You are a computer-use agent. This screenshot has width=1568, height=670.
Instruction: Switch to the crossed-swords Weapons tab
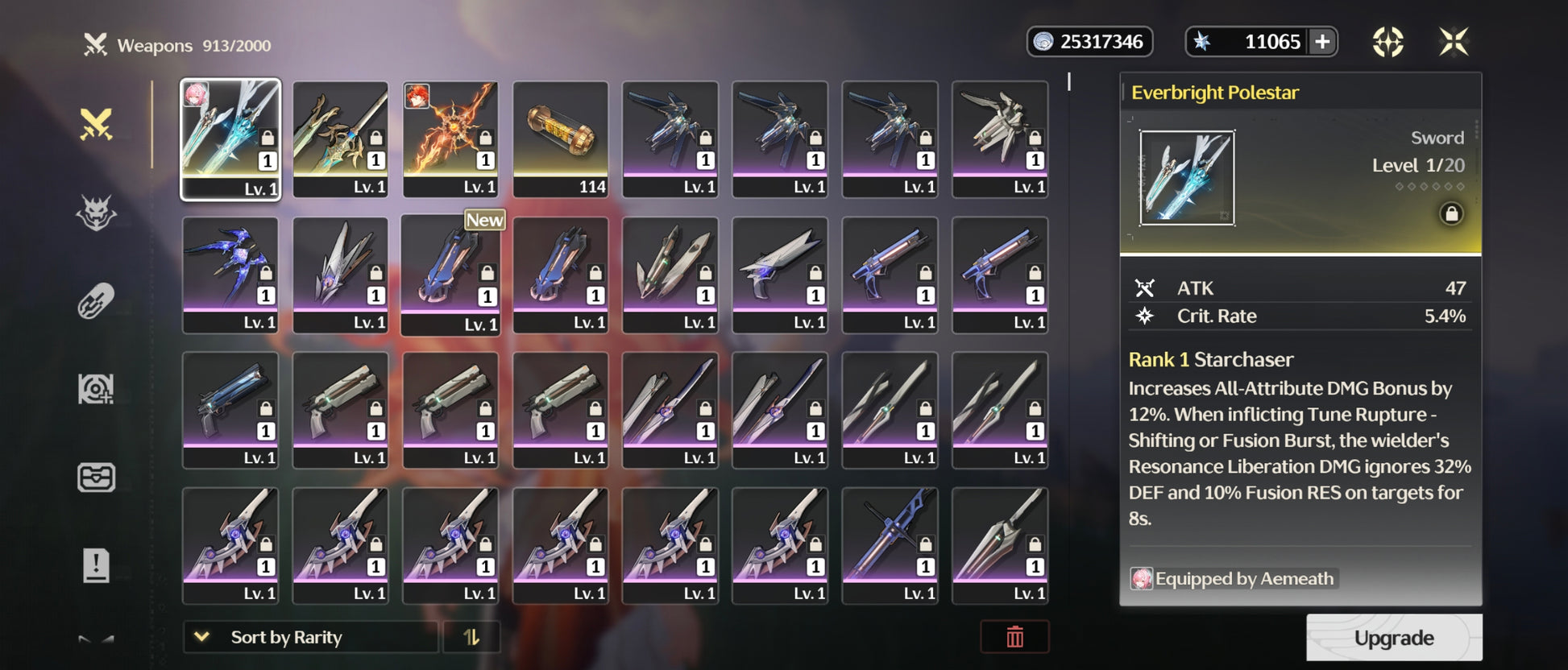coord(96,125)
